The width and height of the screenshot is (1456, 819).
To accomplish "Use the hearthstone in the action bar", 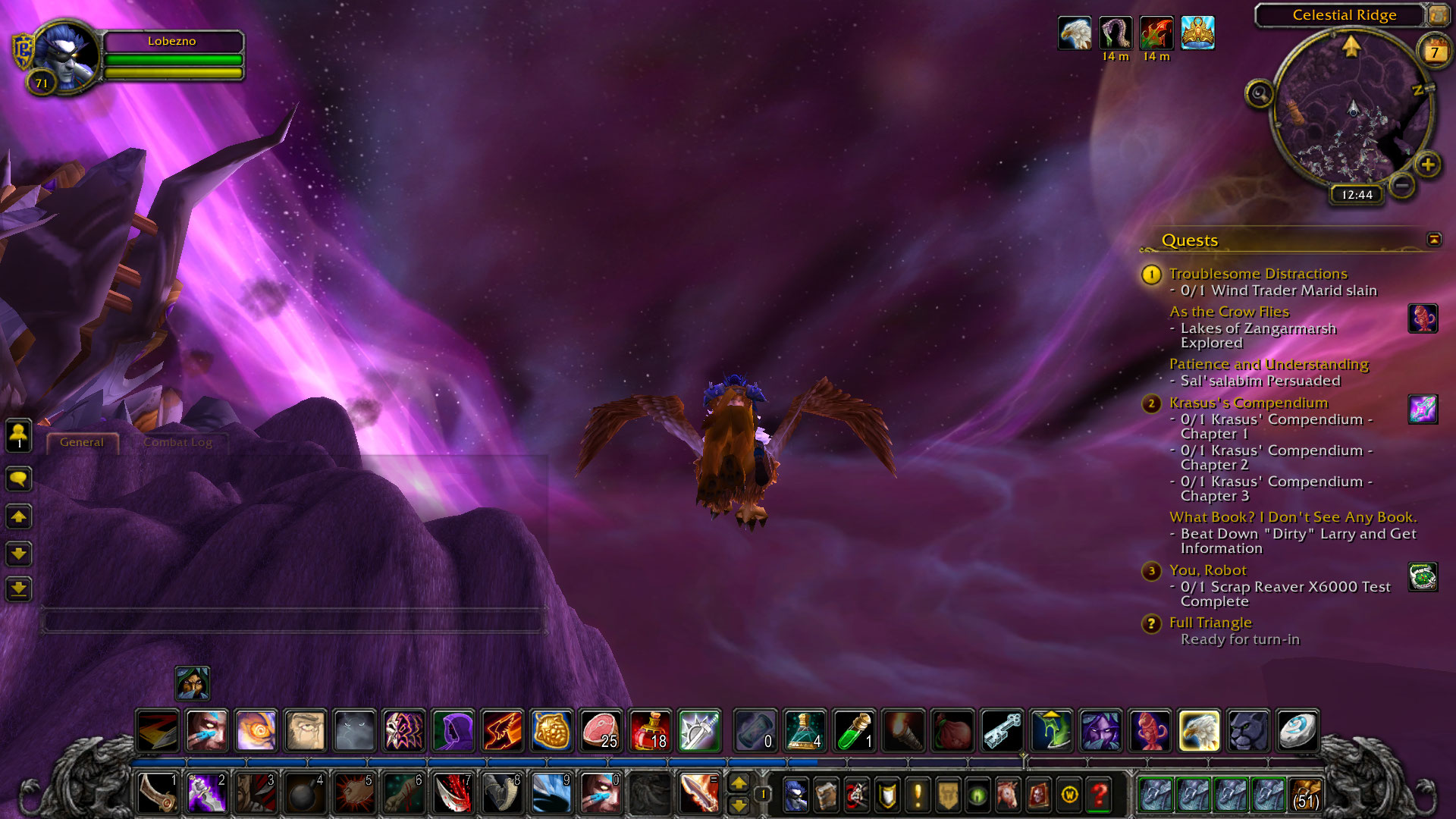I will [x=1298, y=731].
